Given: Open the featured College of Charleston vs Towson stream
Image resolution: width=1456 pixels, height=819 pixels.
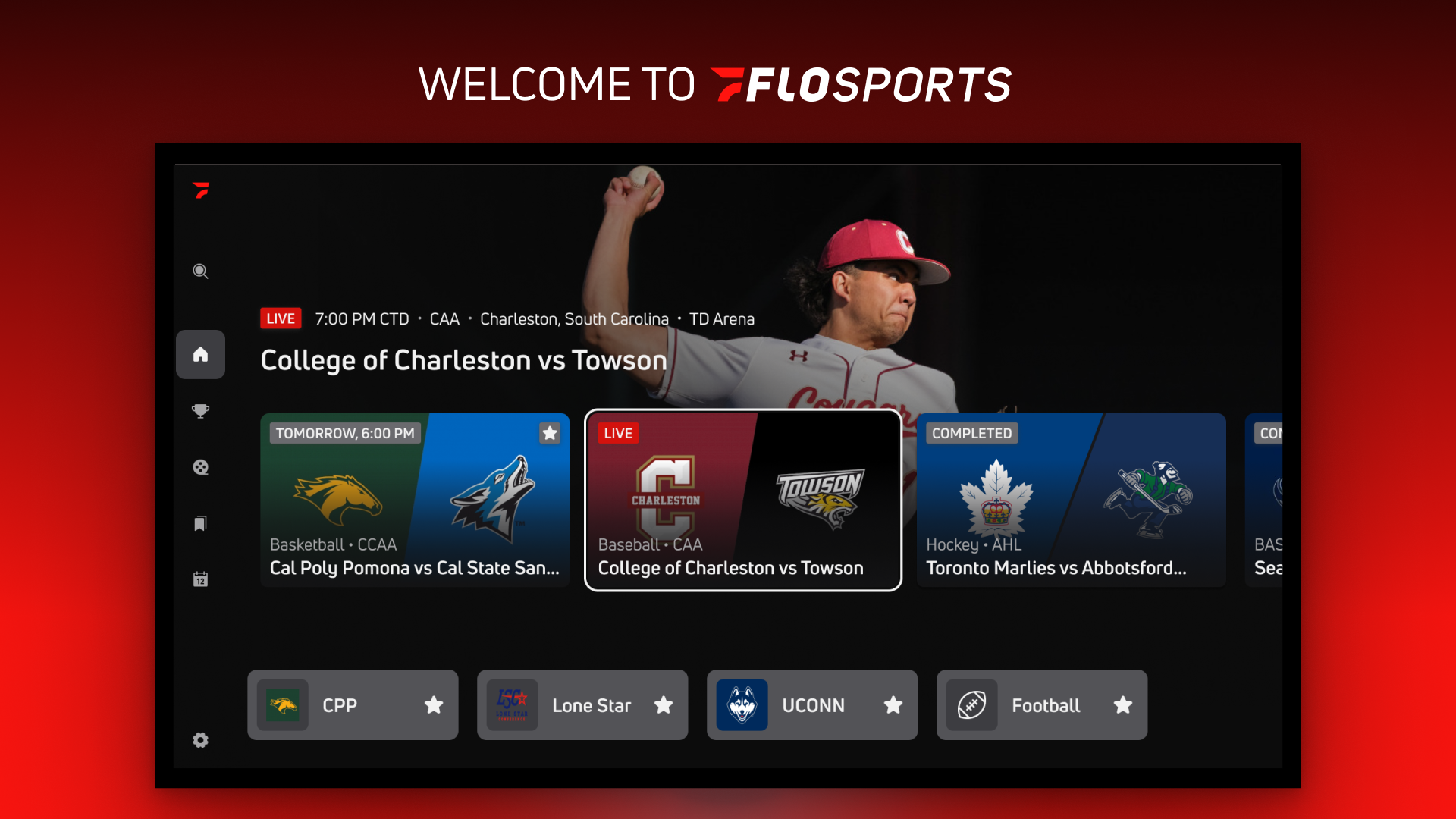Looking at the screenshot, I should click(x=463, y=360).
